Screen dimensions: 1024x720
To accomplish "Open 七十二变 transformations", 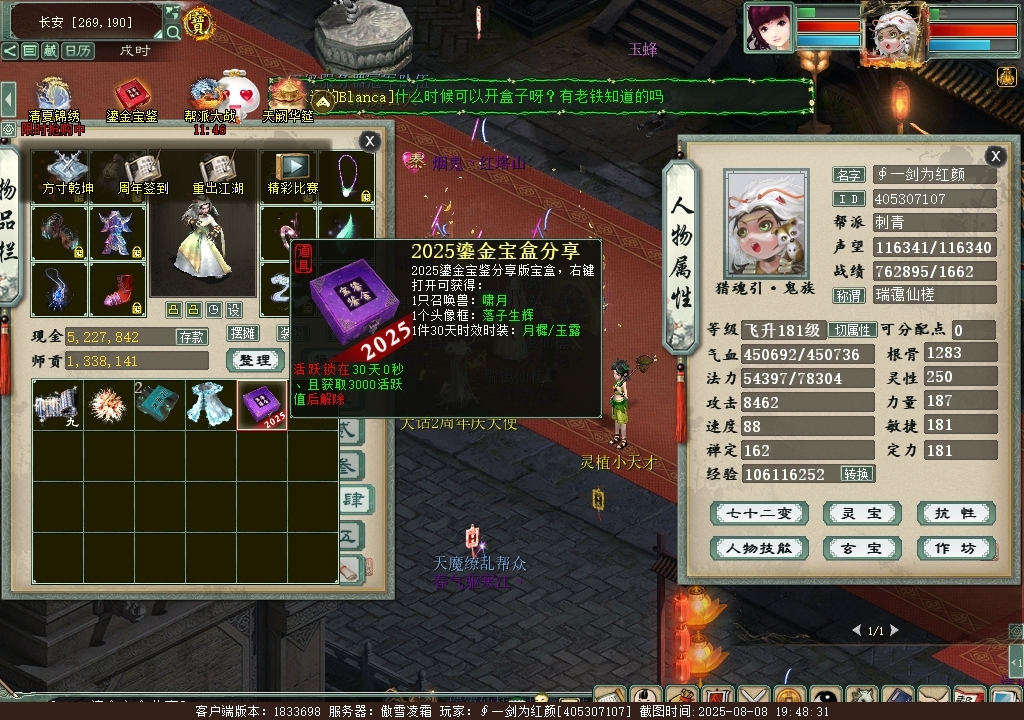I will [x=758, y=514].
